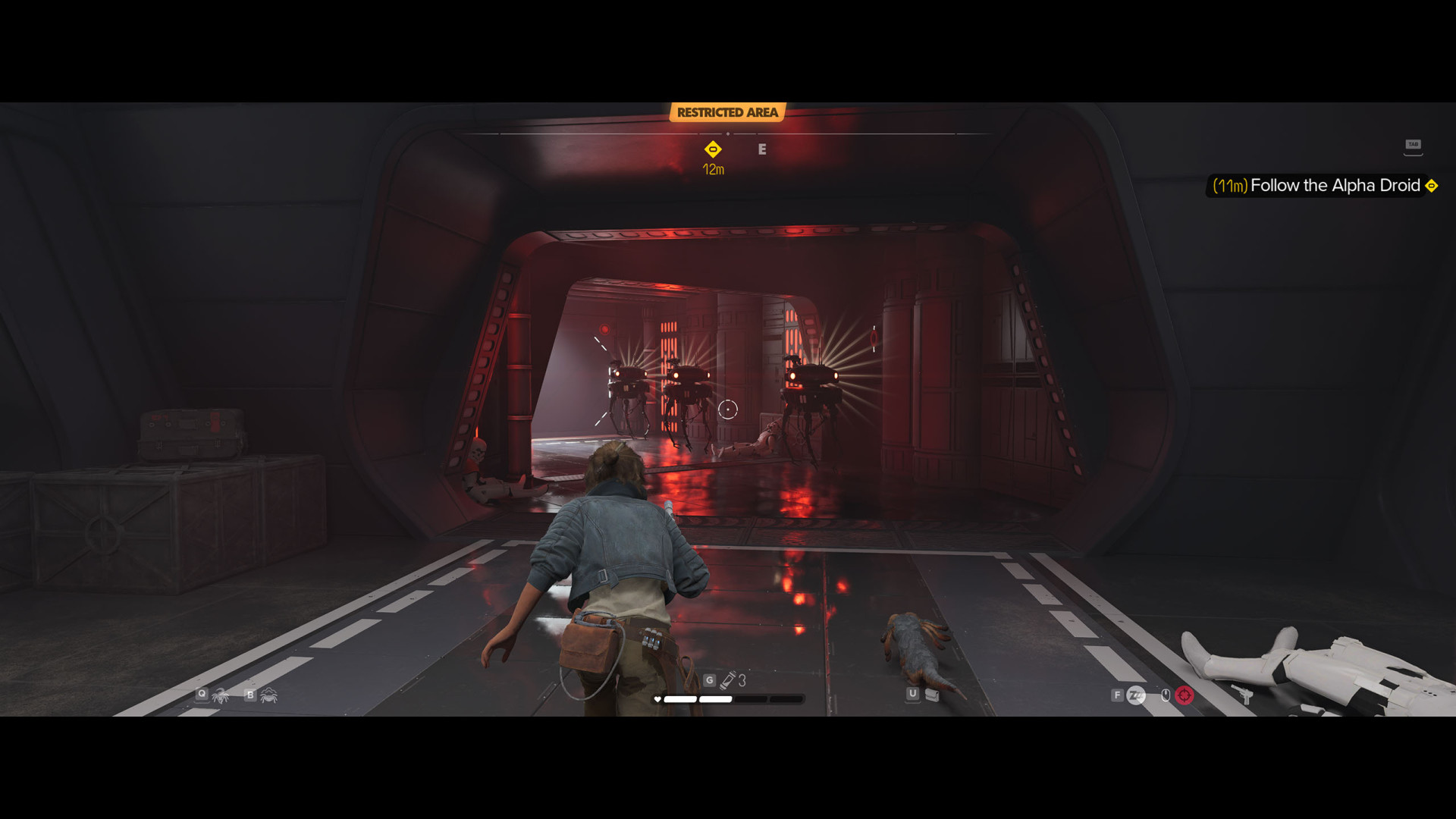Use the bacta vial healing item
The width and height of the screenshot is (1456, 819).
[x=728, y=680]
